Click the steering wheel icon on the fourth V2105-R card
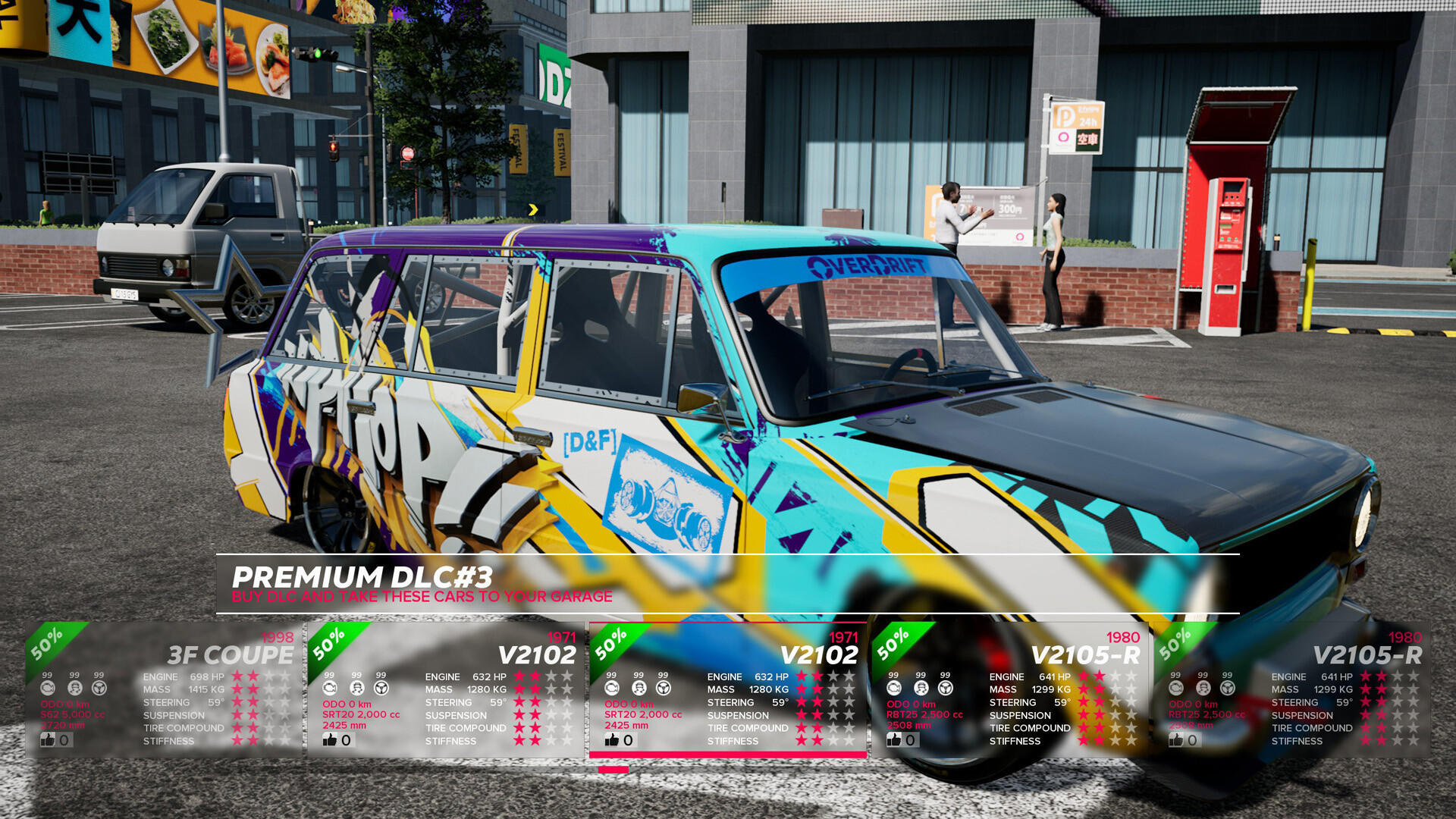1456x819 pixels. click(x=945, y=687)
